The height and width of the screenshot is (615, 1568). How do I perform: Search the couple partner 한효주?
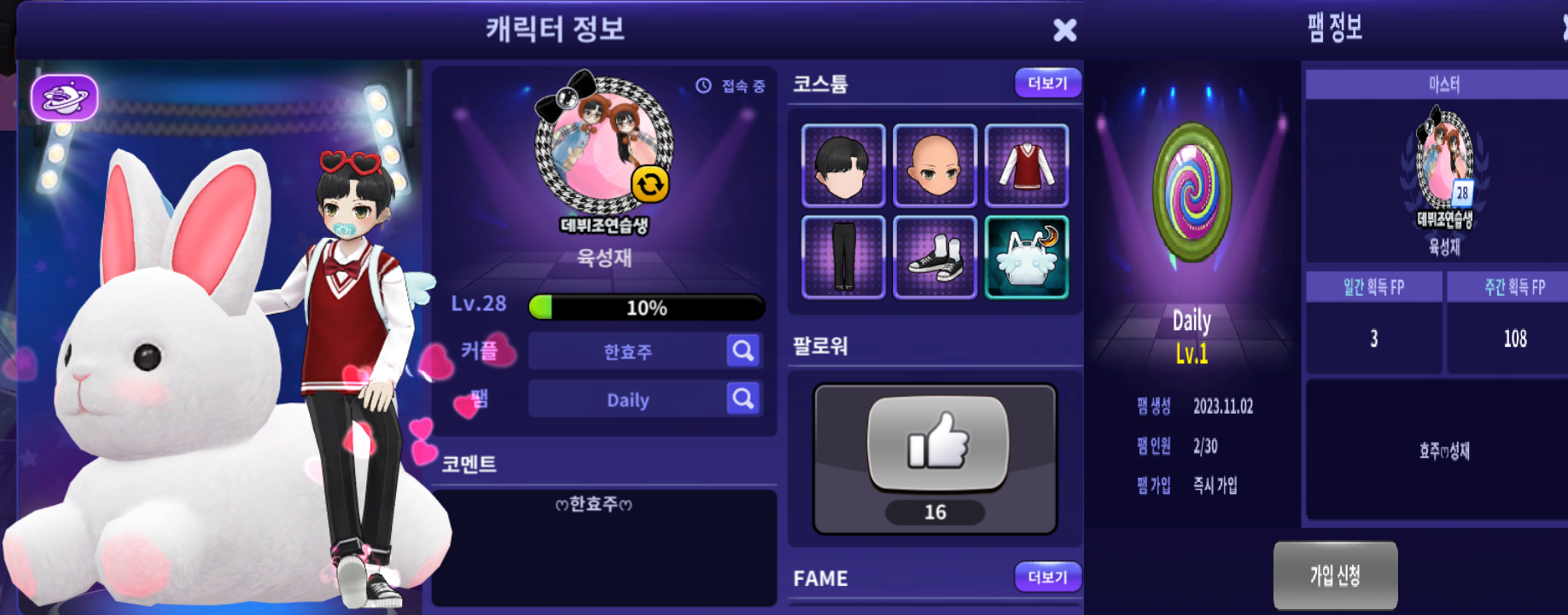click(743, 351)
